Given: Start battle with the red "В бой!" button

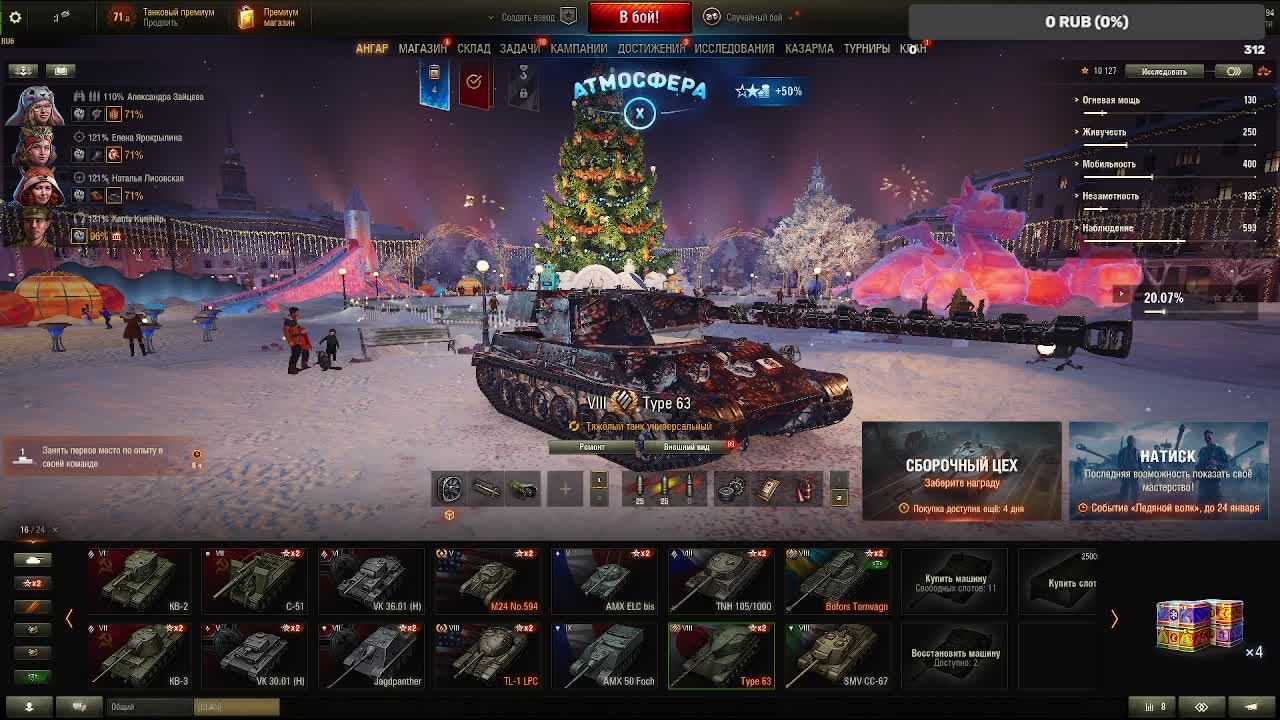Looking at the screenshot, I should pyautogui.click(x=639, y=17).
